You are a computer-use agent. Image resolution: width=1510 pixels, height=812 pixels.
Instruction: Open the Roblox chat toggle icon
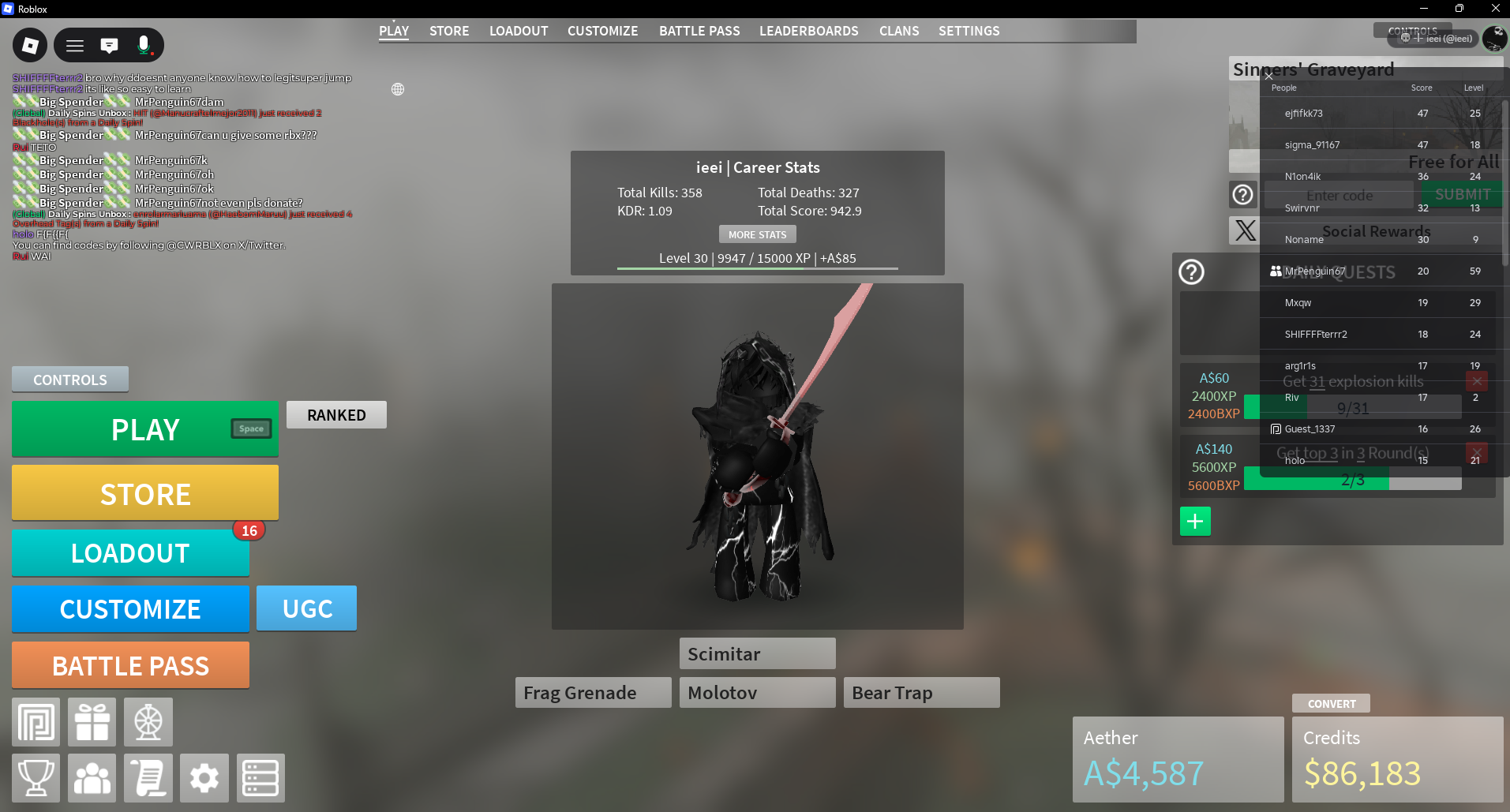(x=109, y=45)
